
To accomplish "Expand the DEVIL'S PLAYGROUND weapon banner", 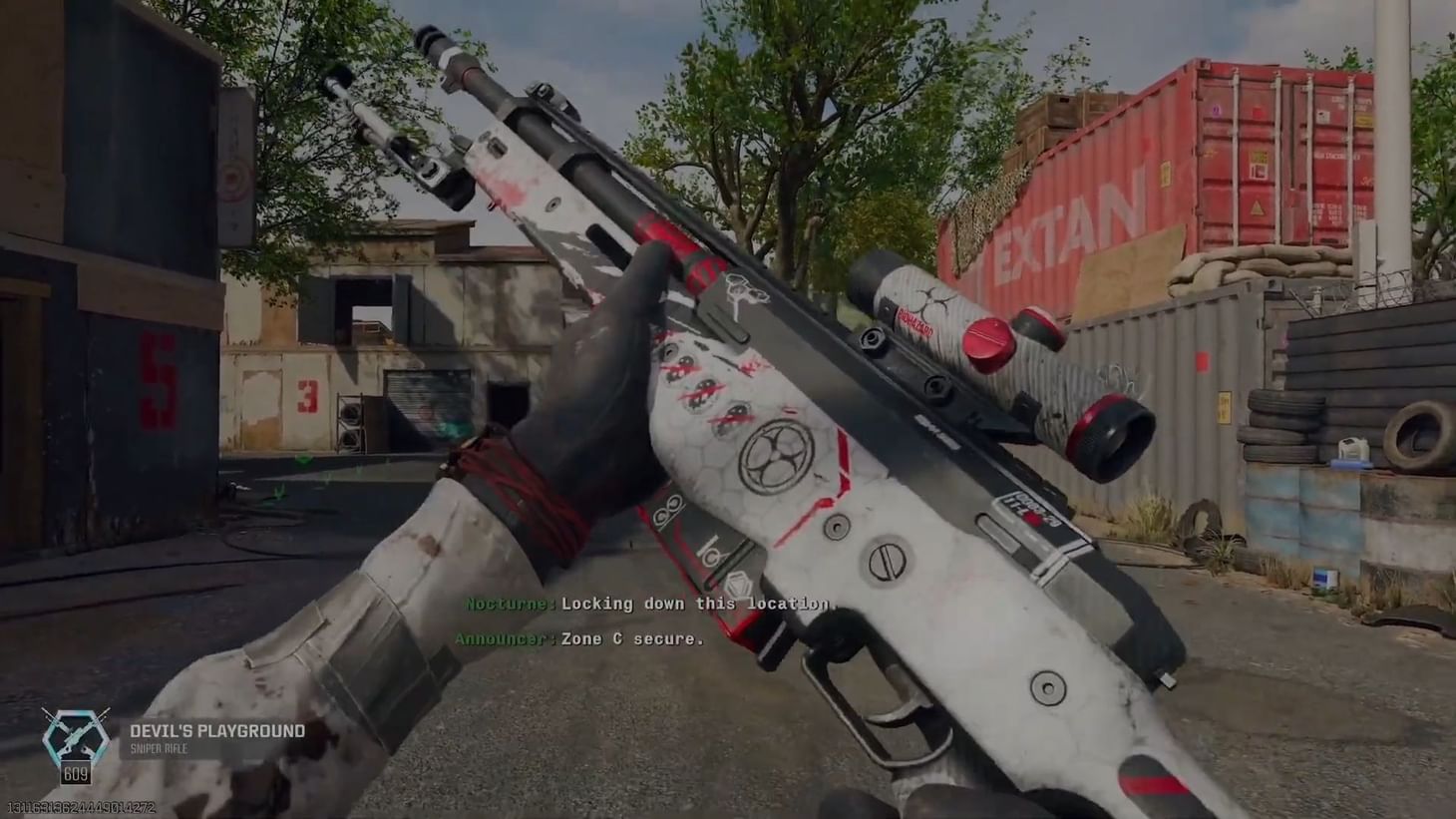I will [217, 730].
